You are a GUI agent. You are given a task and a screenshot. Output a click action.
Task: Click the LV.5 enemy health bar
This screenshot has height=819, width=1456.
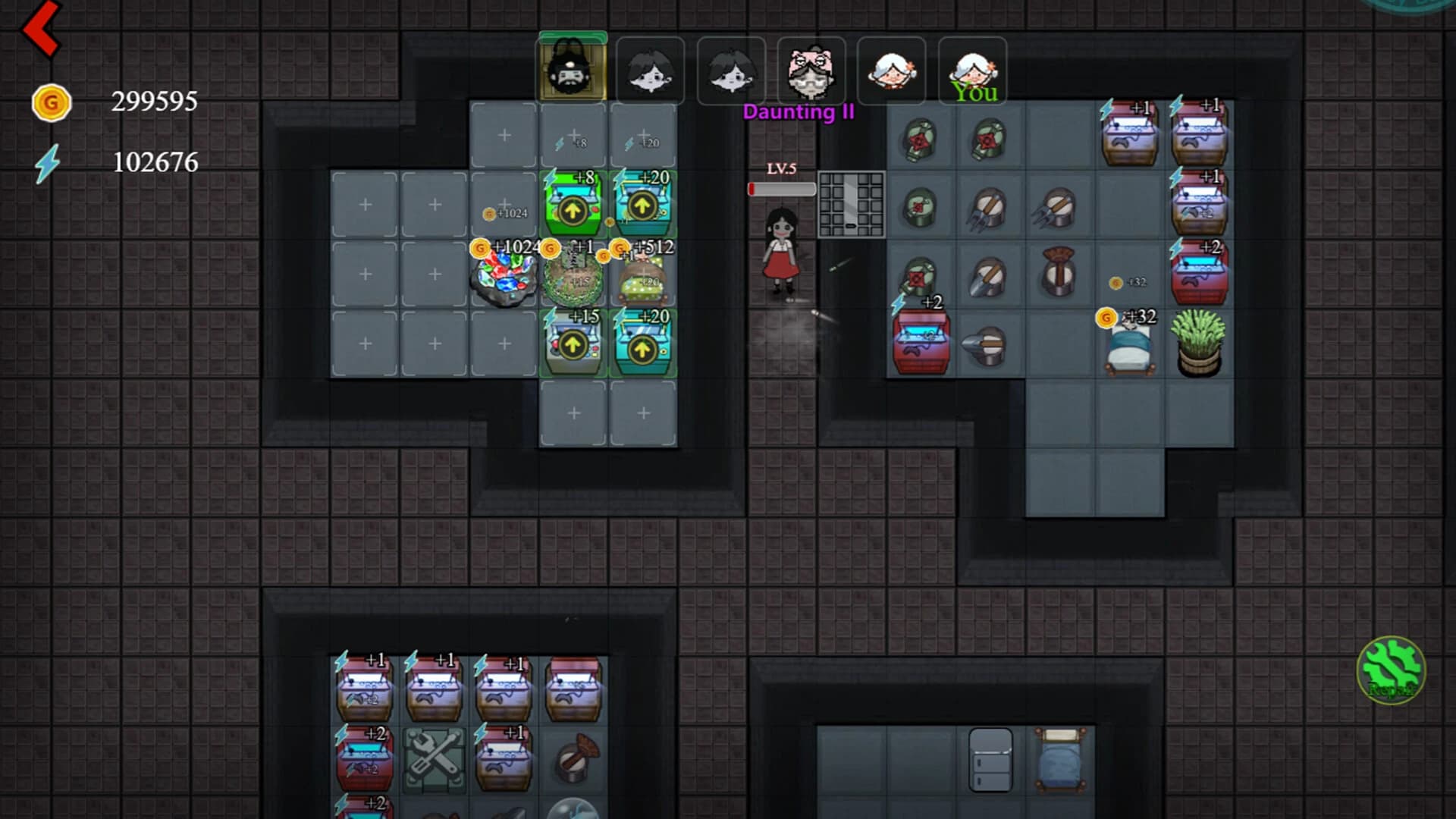click(780, 190)
